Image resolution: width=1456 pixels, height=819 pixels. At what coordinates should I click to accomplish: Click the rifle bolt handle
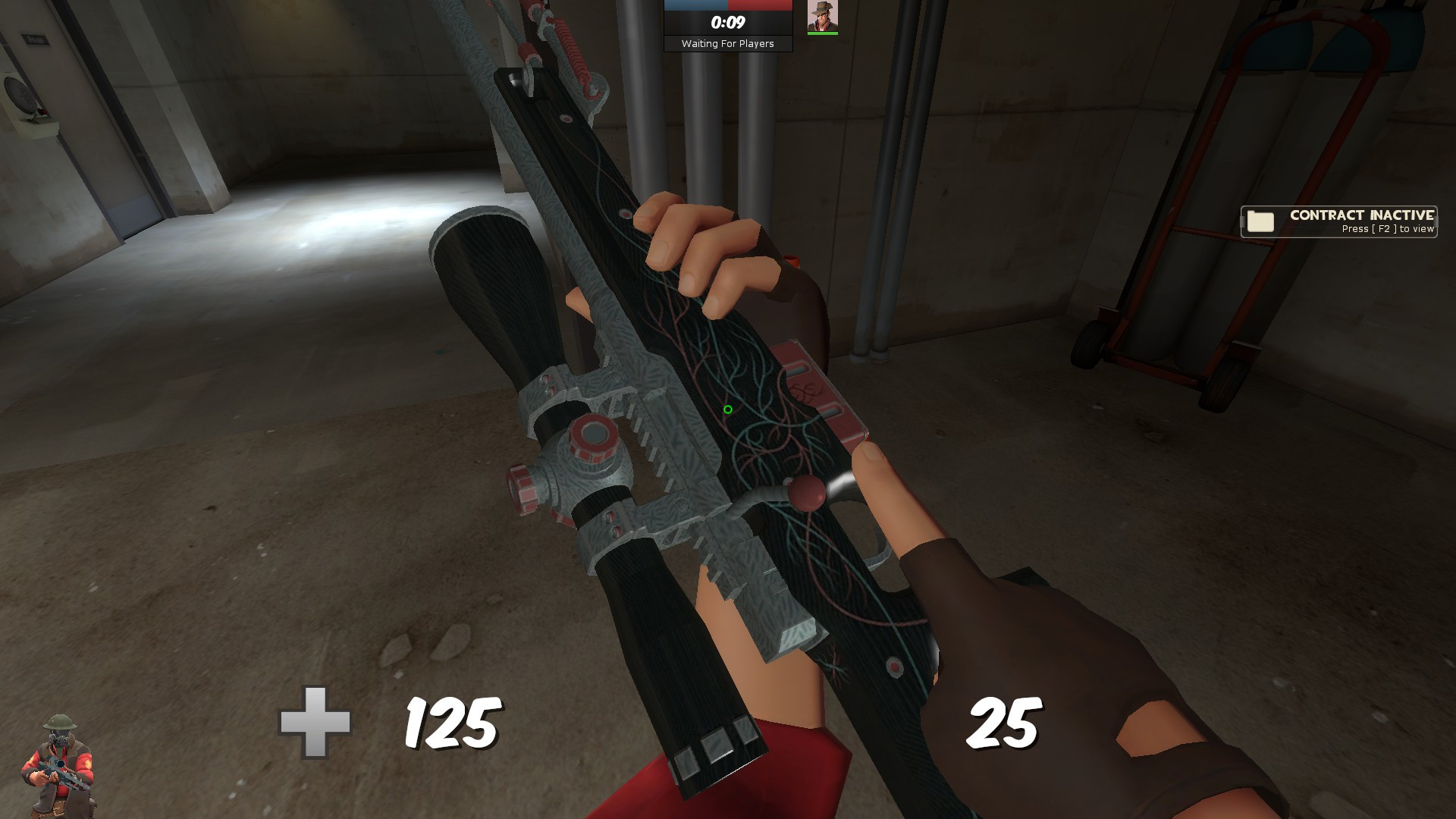click(808, 491)
